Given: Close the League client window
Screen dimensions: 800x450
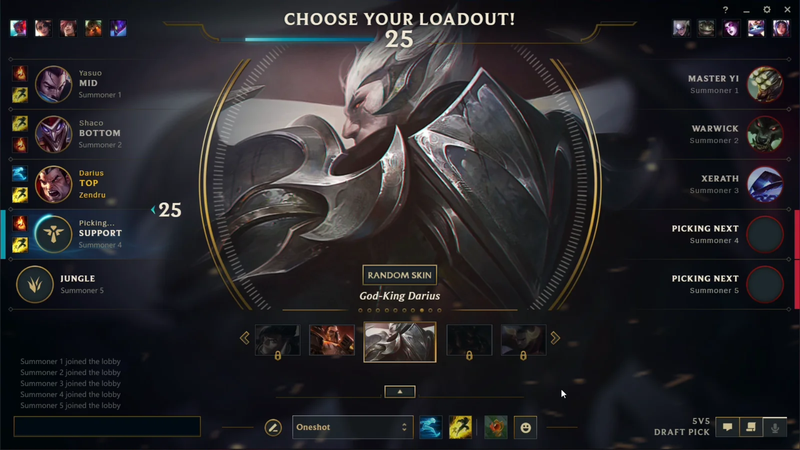Looking at the screenshot, I should point(787,10).
